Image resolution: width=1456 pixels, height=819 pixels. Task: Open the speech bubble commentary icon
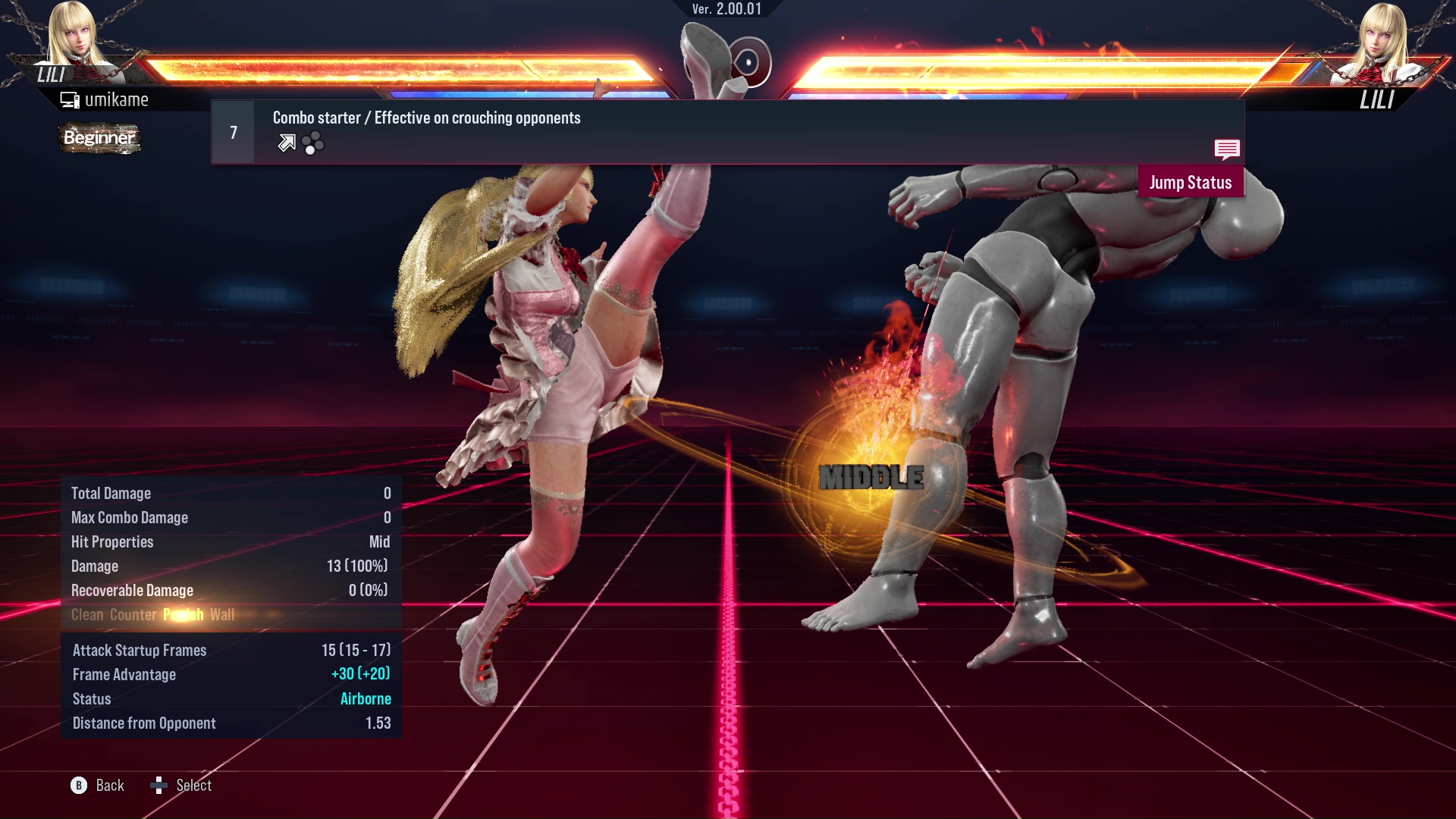(x=1227, y=150)
